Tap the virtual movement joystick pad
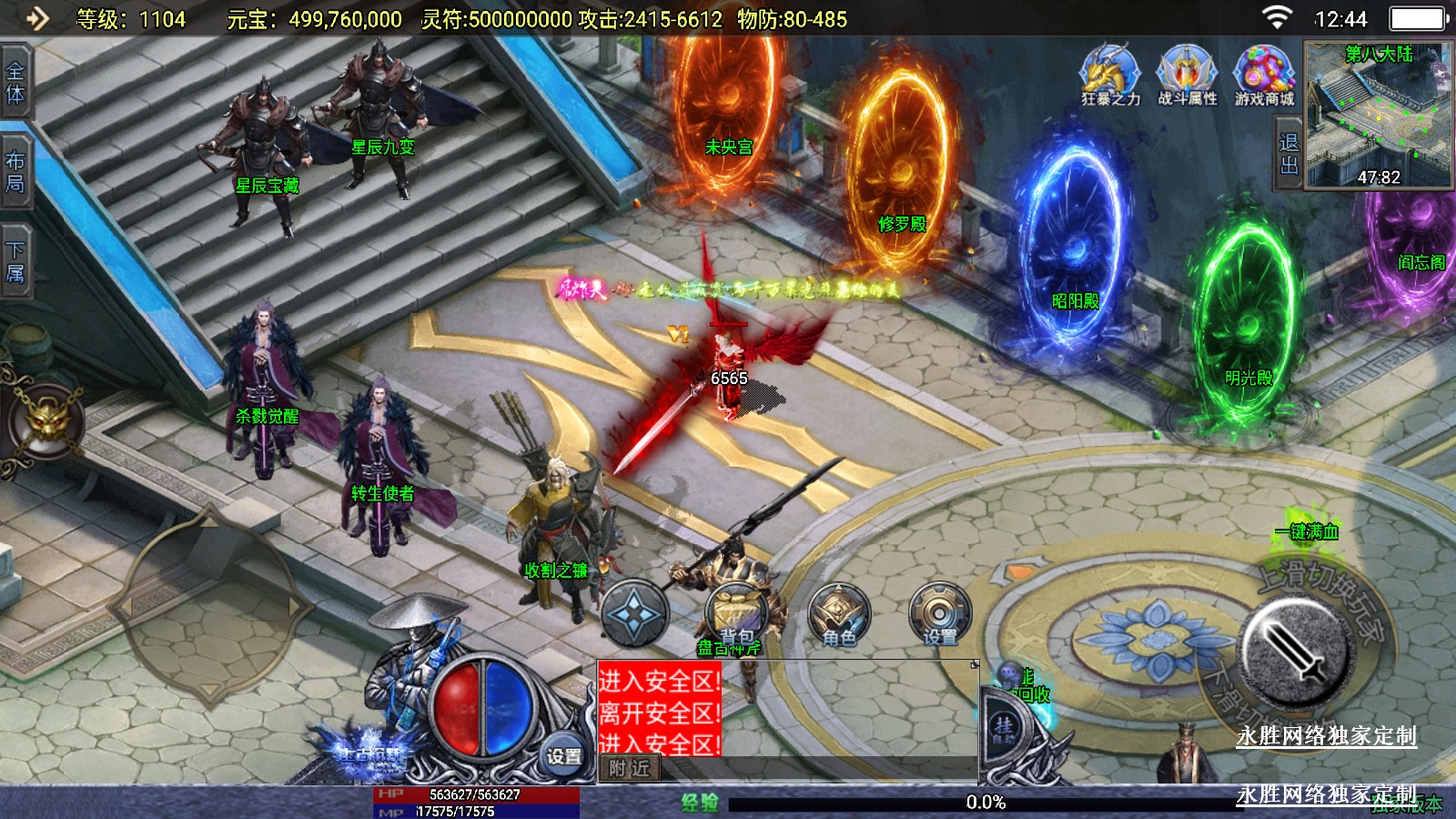The image size is (1456, 819). pyautogui.click(x=209, y=605)
